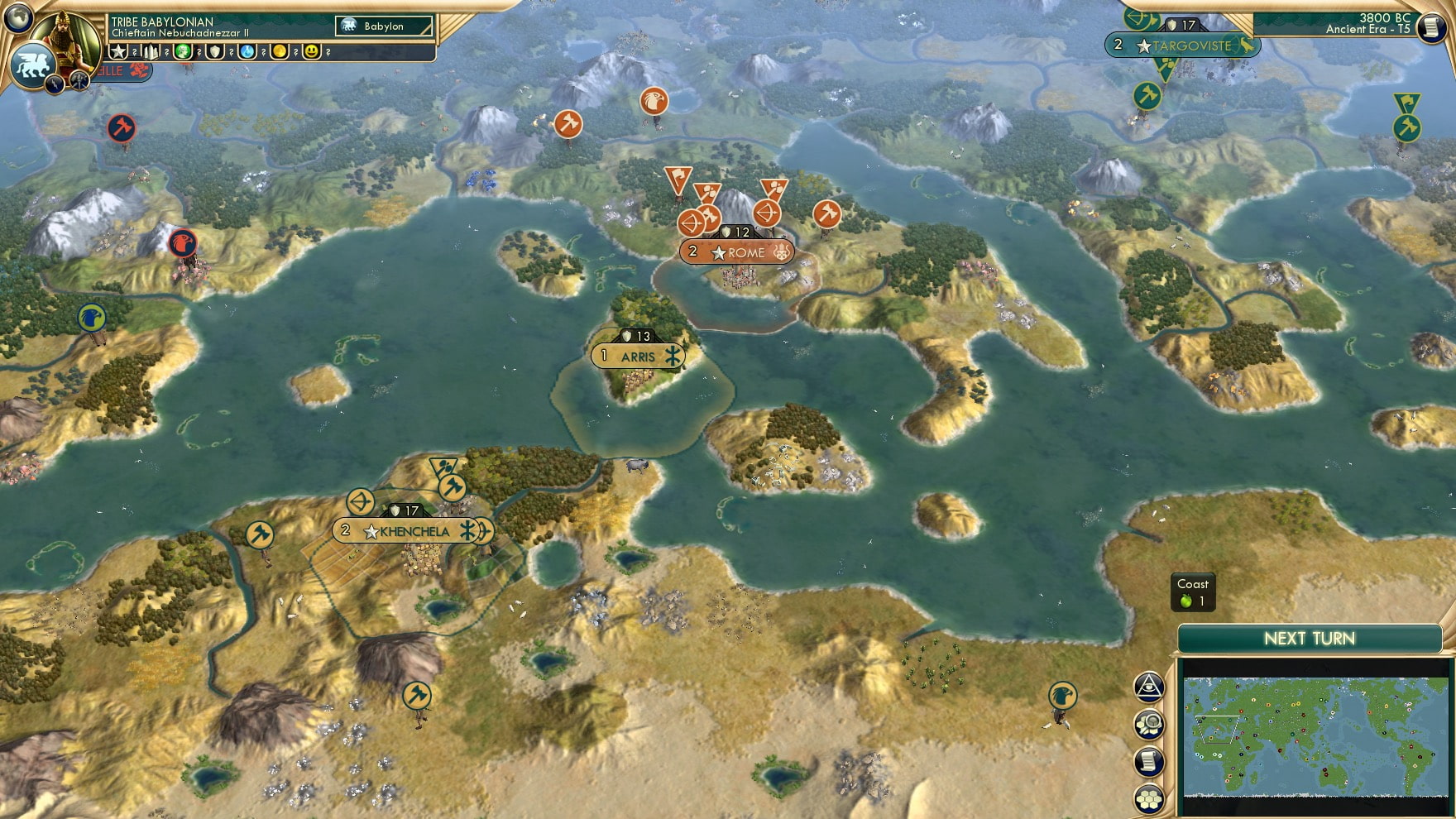Image resolution: width=1456 pixels, height=819 pixels.
Task: Select the archer unit icon above Rome
Action: click(x=766, y=215)
